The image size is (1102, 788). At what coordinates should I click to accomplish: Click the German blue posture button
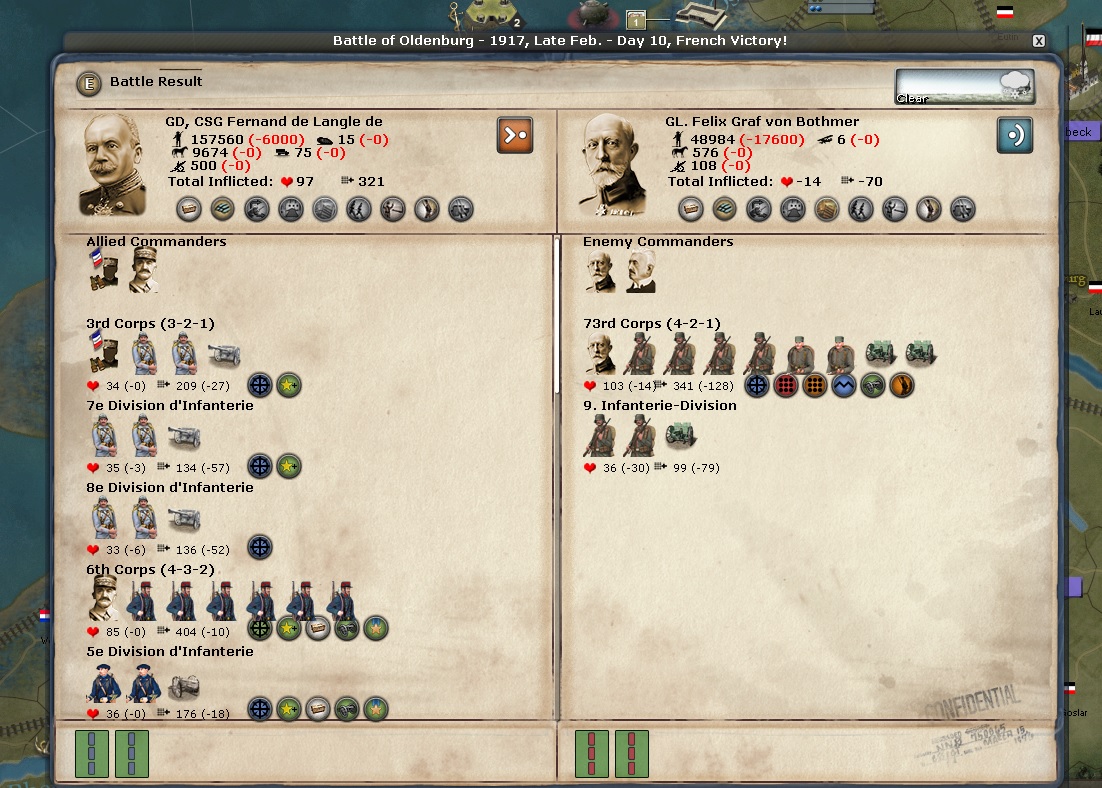1014,135
